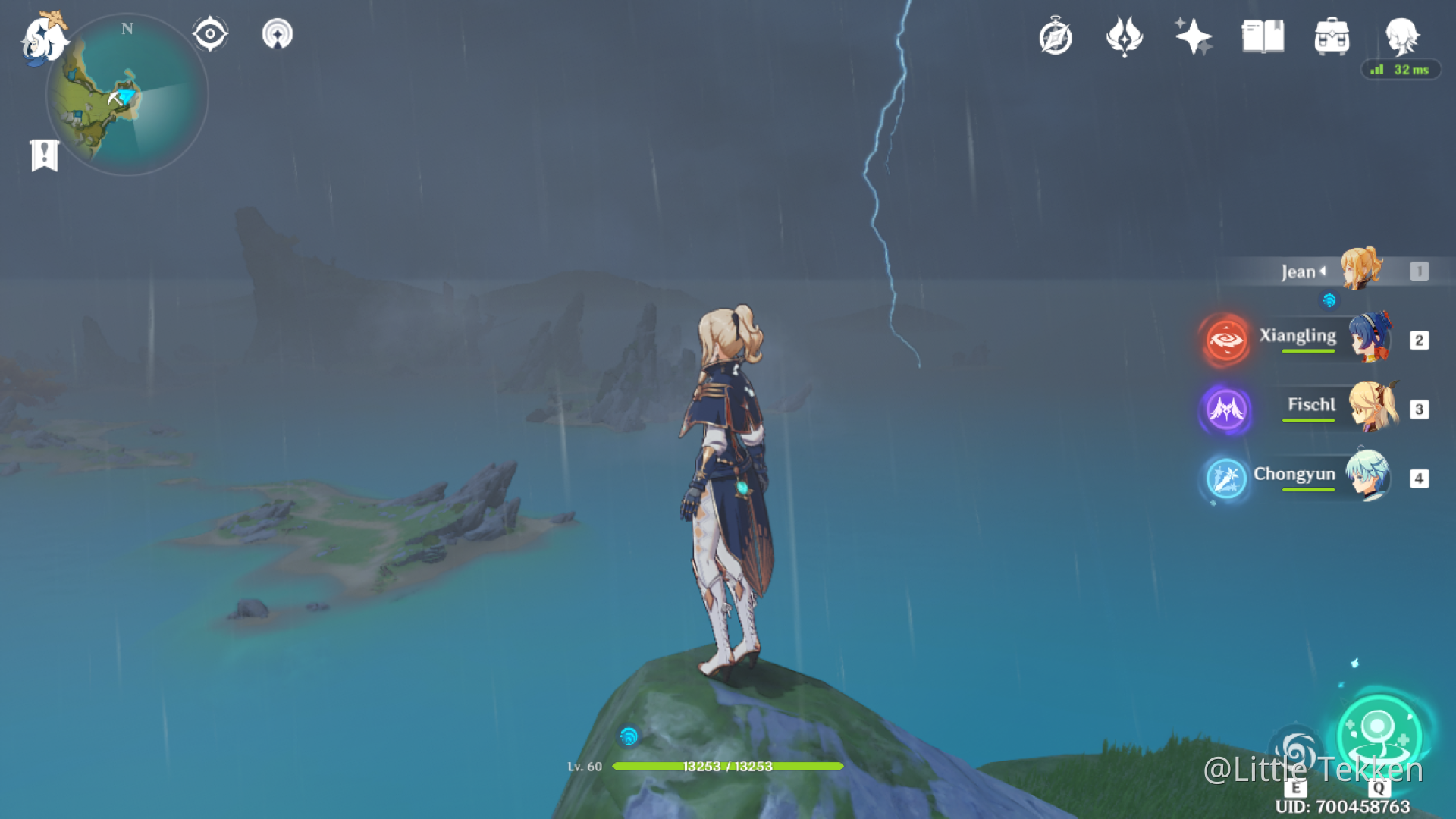Expand the network latency display showing 32 ms

[1401, 70]
